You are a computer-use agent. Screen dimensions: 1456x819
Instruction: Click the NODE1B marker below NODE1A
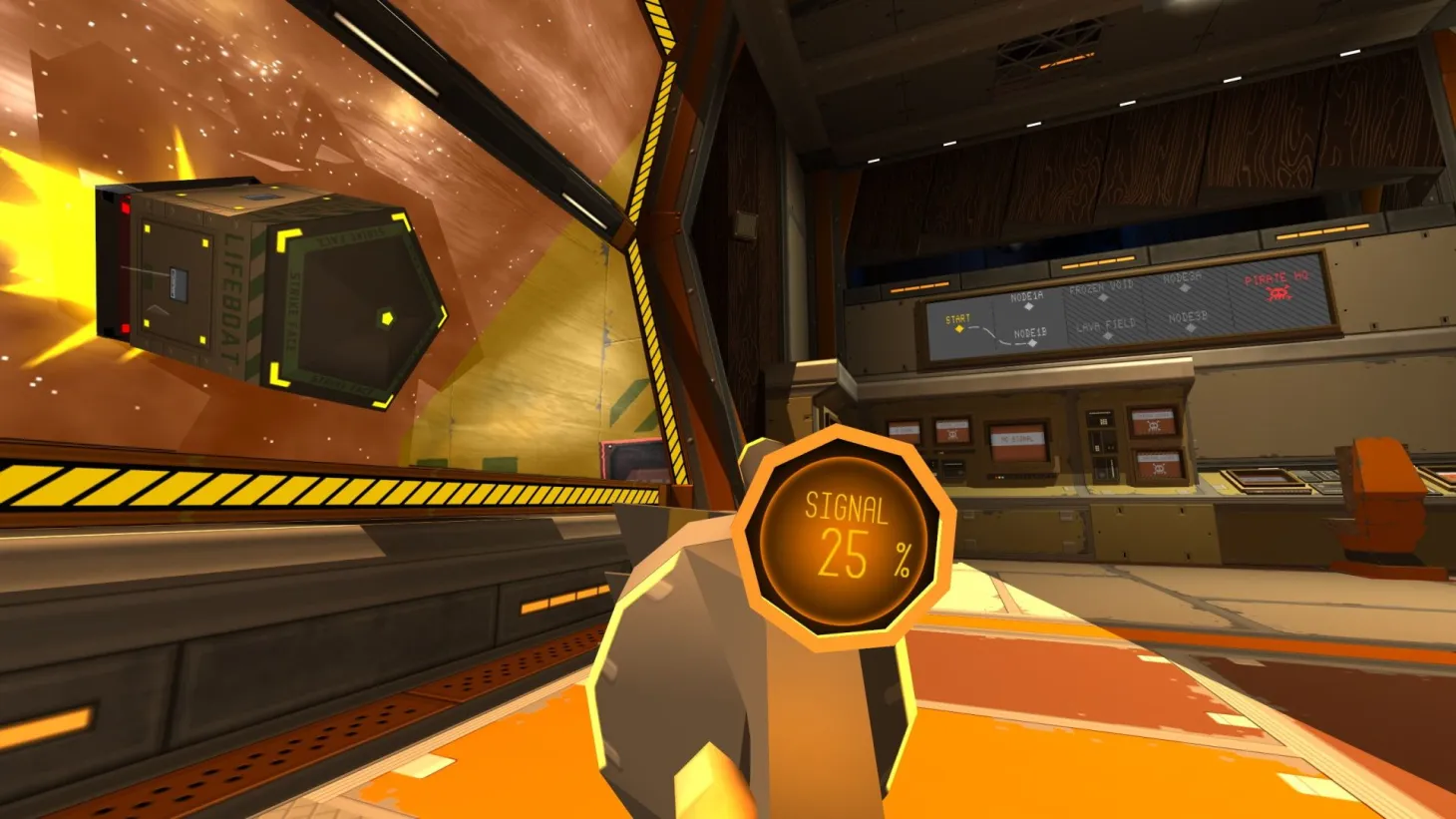(1032, 343)
